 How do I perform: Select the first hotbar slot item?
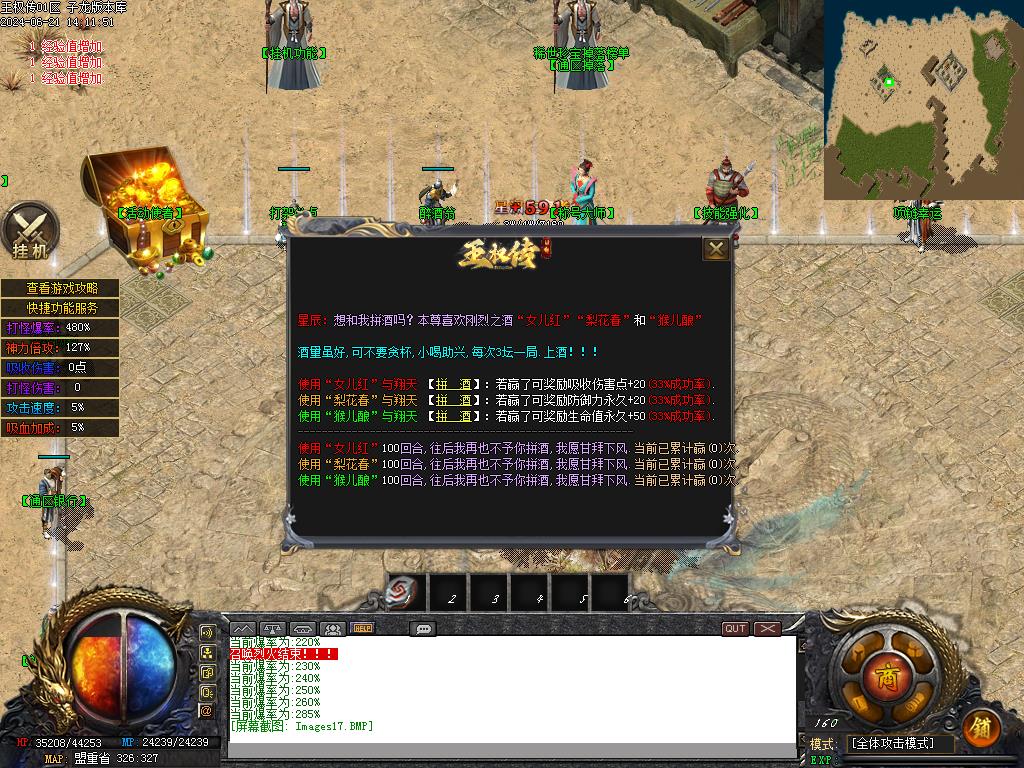point(407,593)
